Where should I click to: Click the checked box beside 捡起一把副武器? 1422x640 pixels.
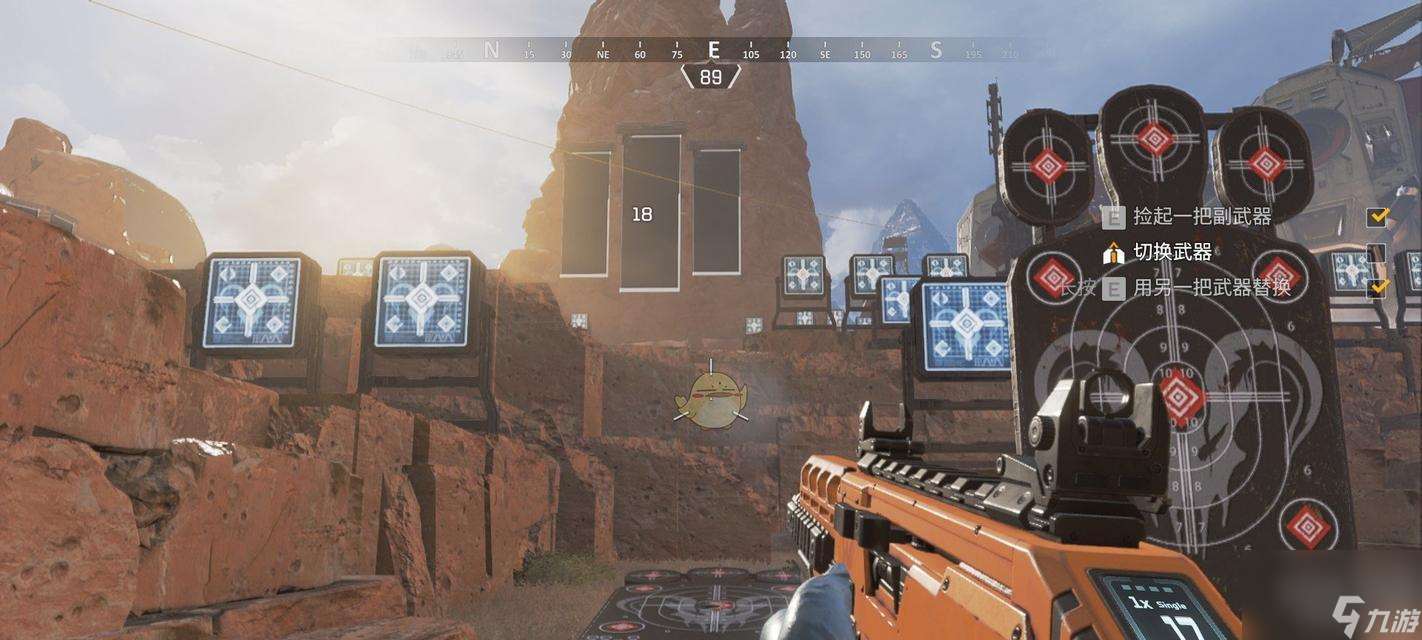(x=1378, y=216)
